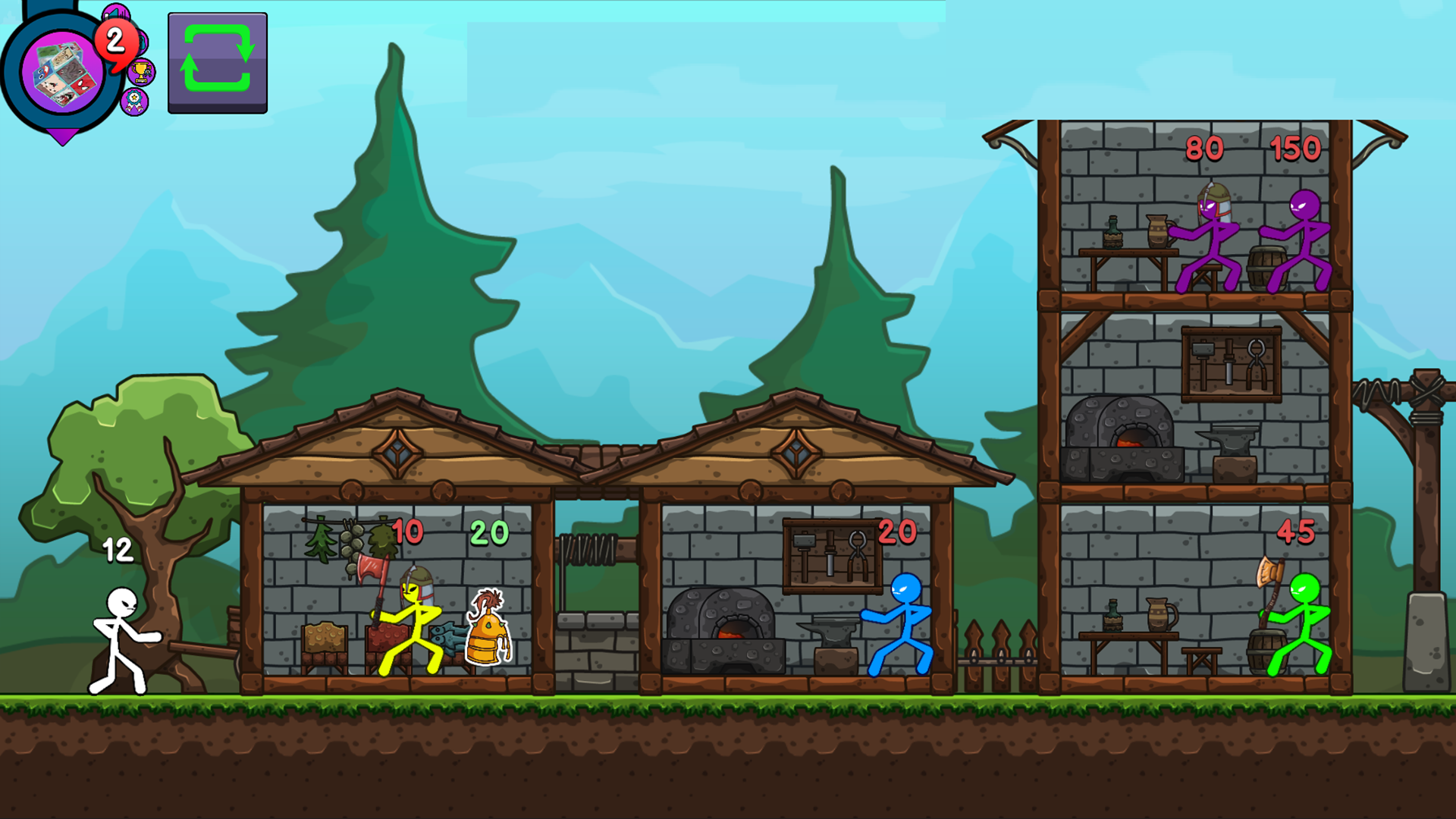Click the red notification badge showing 2
The image size is (1456, 819).
pos(115,44)
